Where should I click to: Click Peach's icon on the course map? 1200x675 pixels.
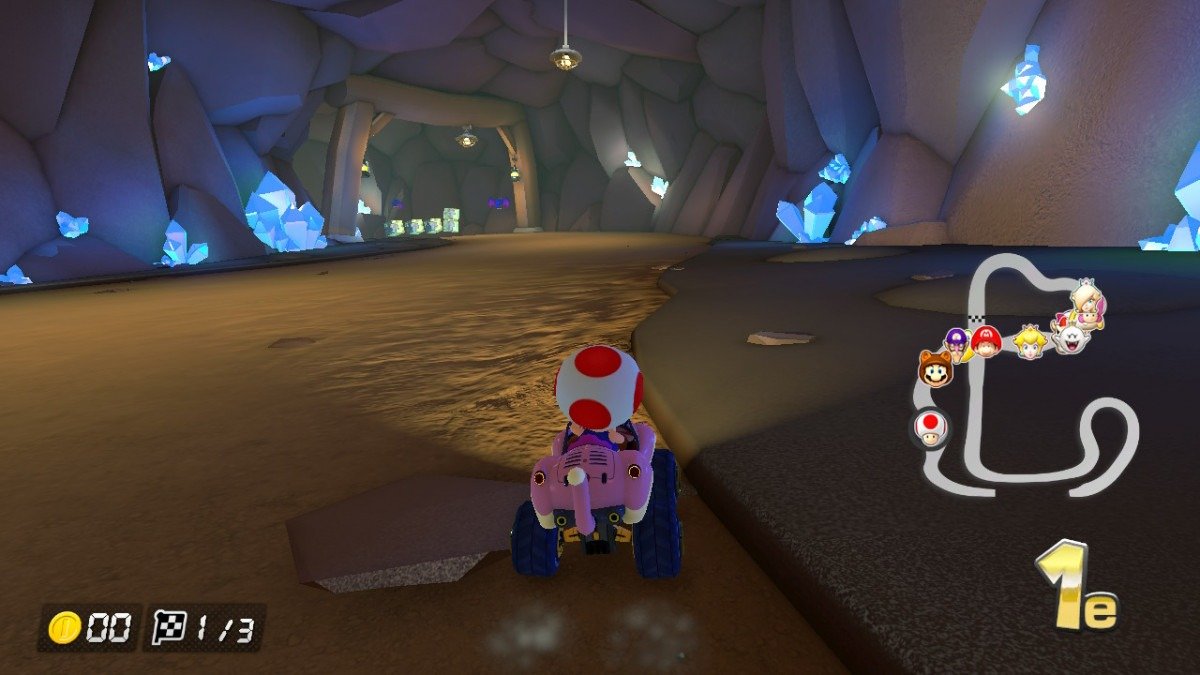point(1029,342)
